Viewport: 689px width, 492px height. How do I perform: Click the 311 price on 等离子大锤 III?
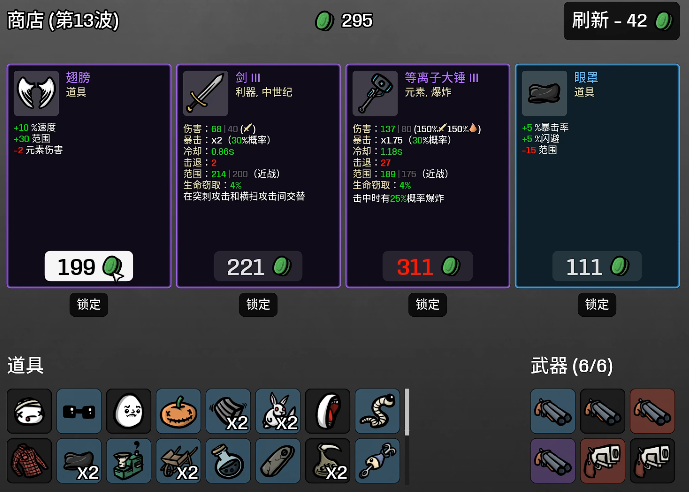pyautogui.click(x=427, y=267)
